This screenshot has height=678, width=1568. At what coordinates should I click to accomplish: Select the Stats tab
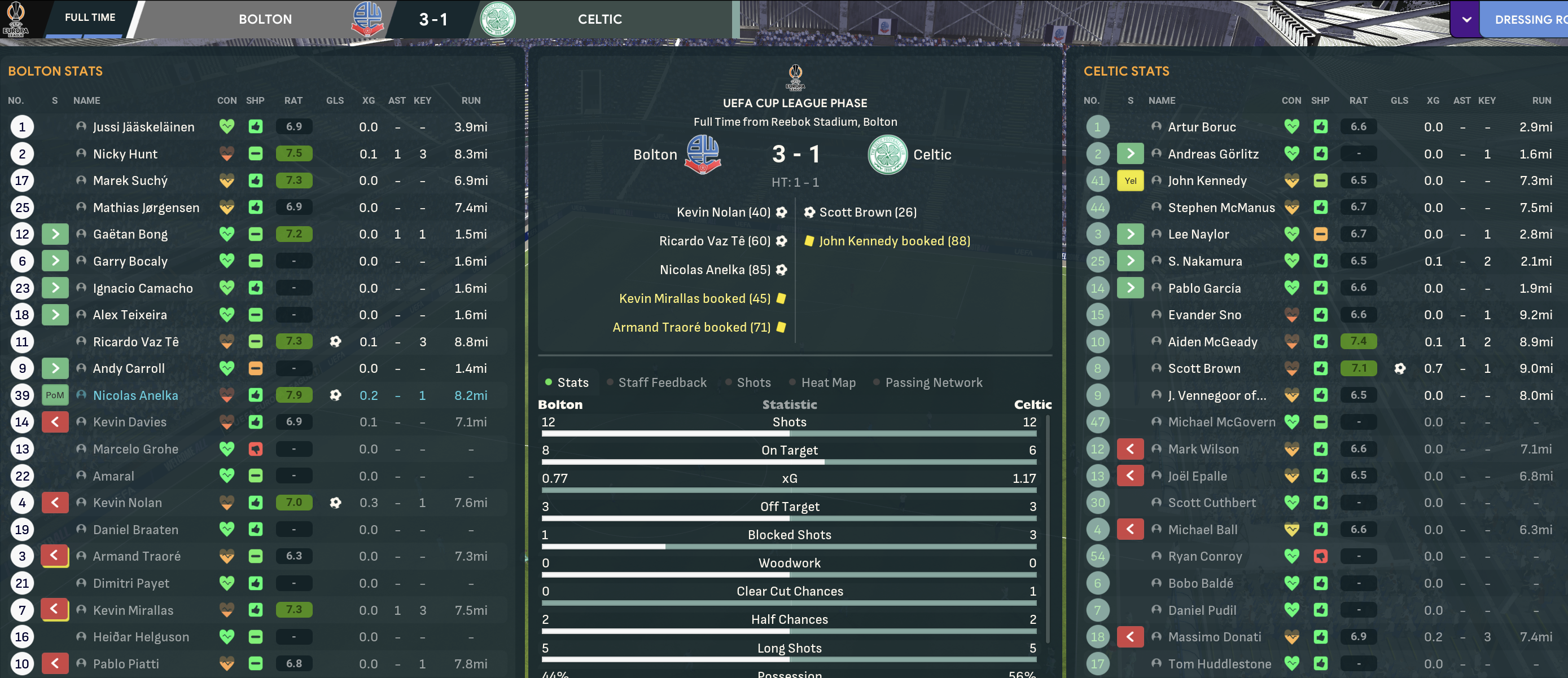tap(572, 382)
